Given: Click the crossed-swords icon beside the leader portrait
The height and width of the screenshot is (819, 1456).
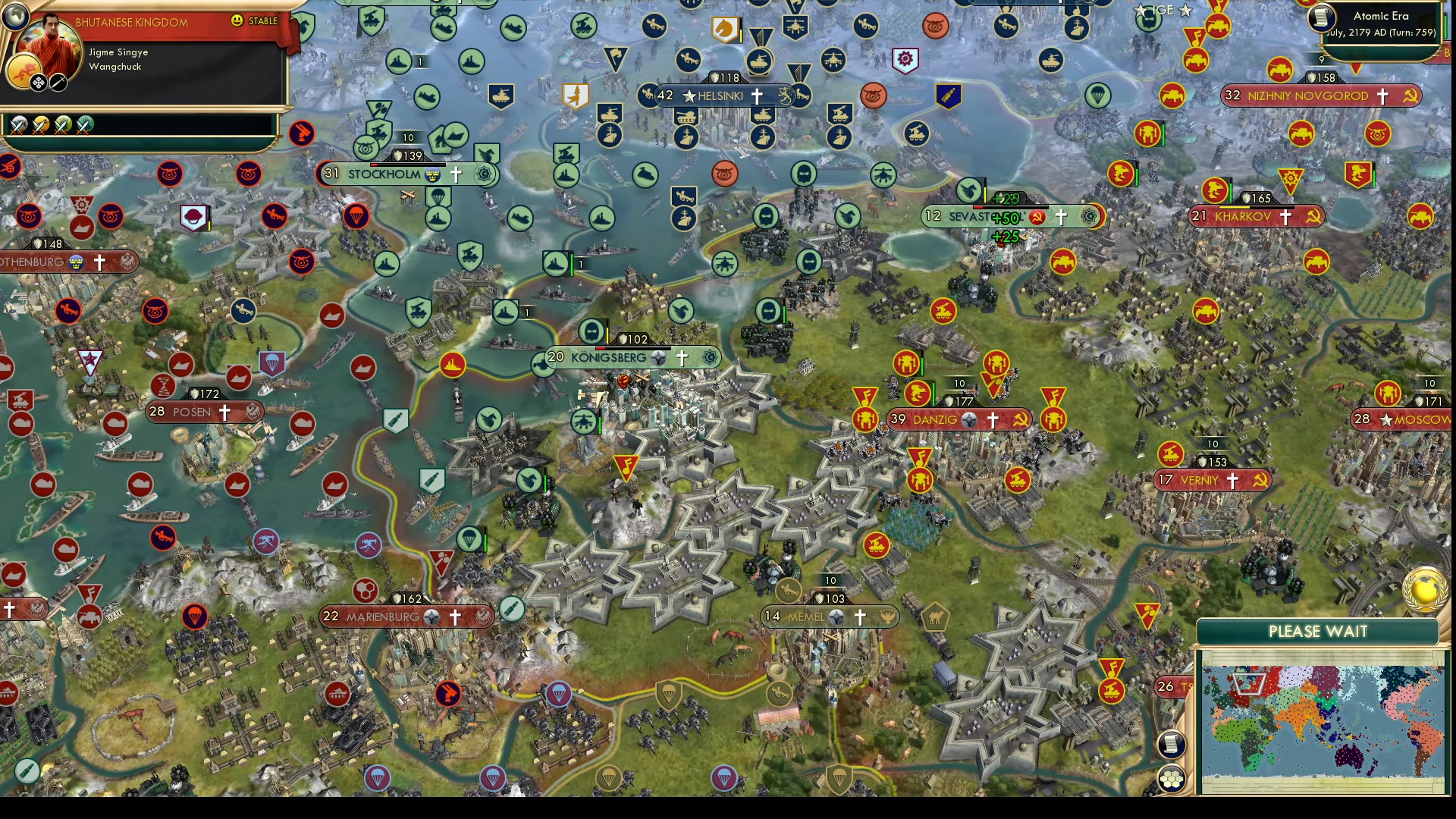Looking at the screenshot, I should coord(58,83).
